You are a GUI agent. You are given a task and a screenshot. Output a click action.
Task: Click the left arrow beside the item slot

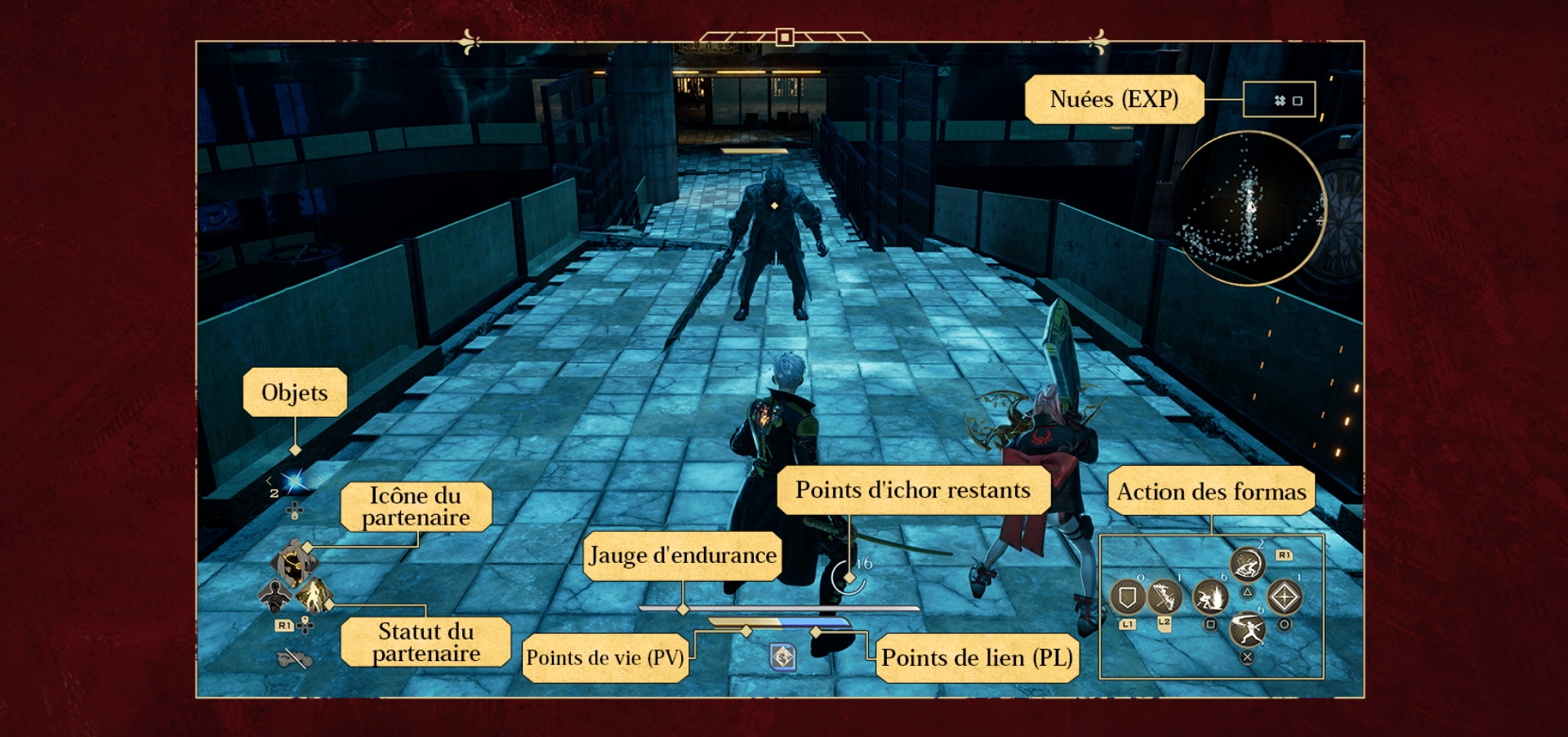[x=269, y=480]
